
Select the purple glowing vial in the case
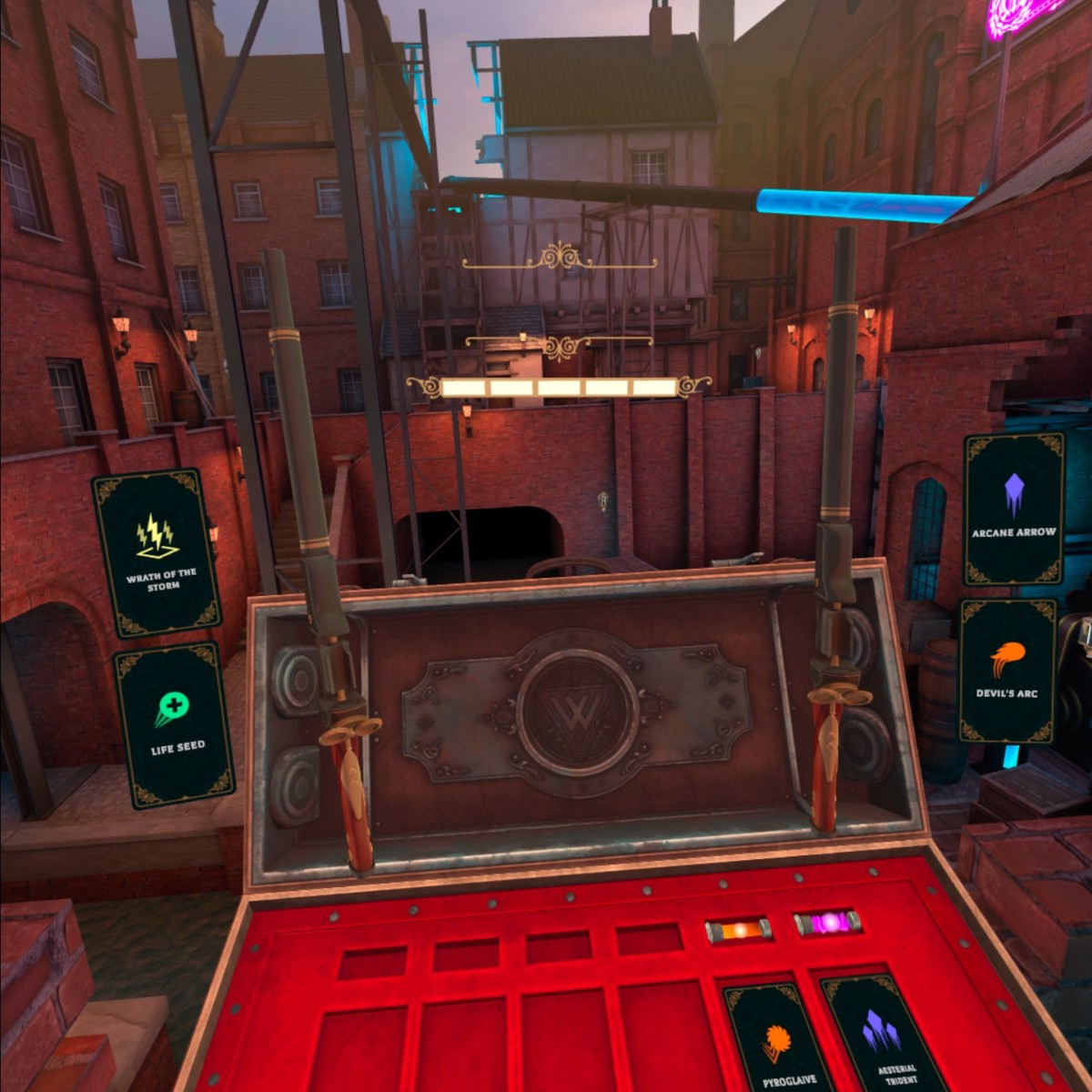827,924
